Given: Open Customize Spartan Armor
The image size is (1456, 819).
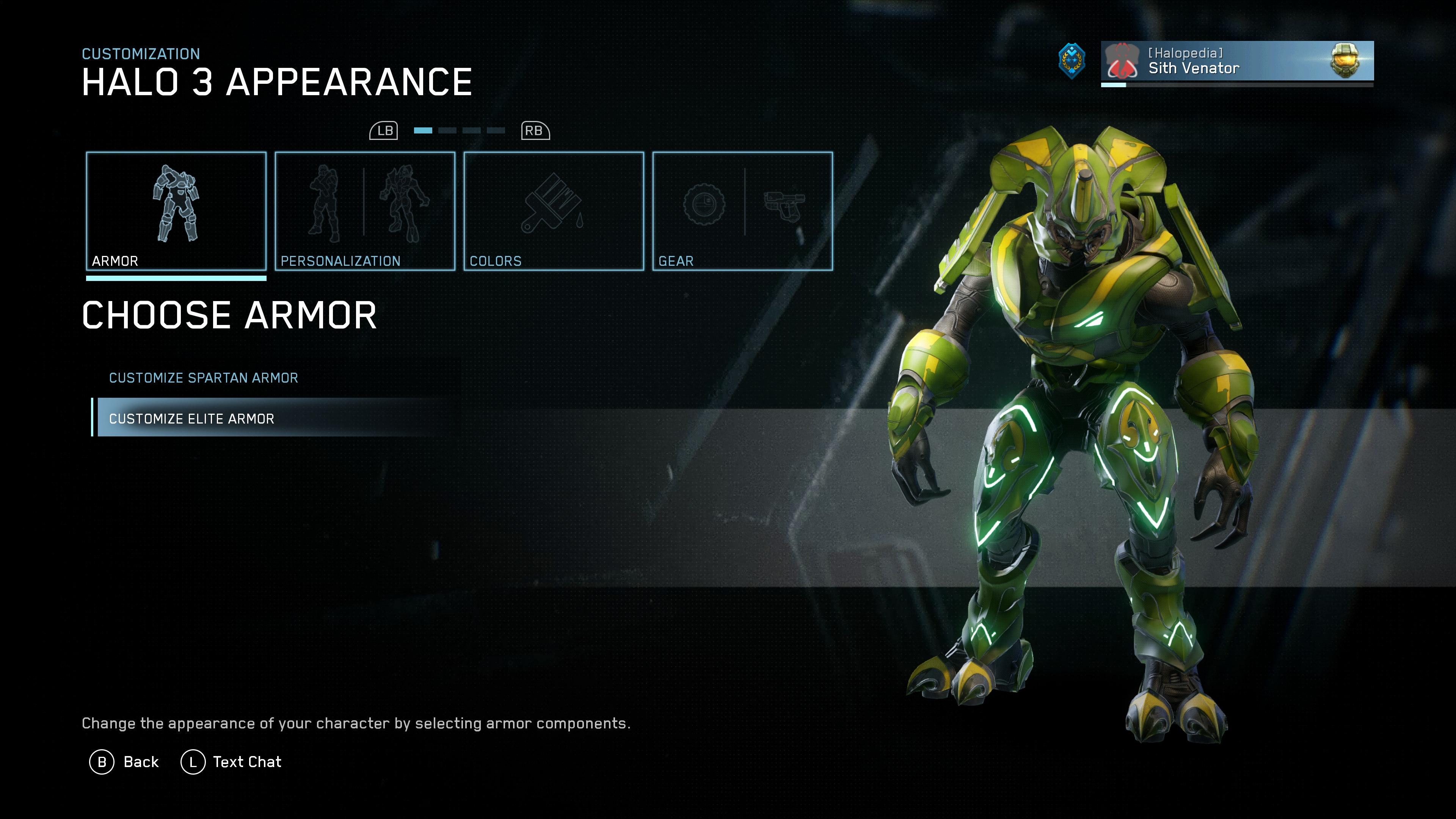Looking at the screenshot, I should tap(204, 378).
